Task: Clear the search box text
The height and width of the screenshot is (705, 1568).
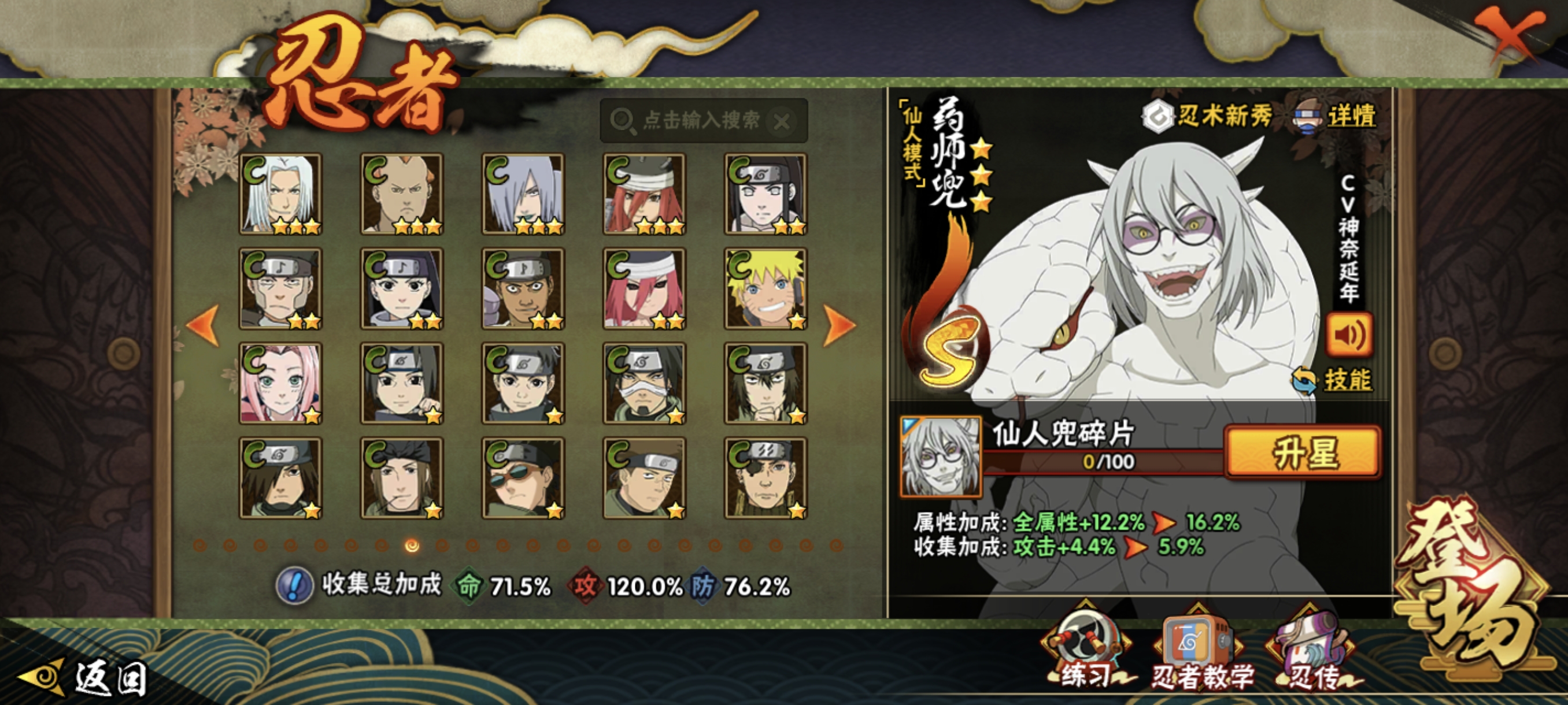Action: point(782,122)
